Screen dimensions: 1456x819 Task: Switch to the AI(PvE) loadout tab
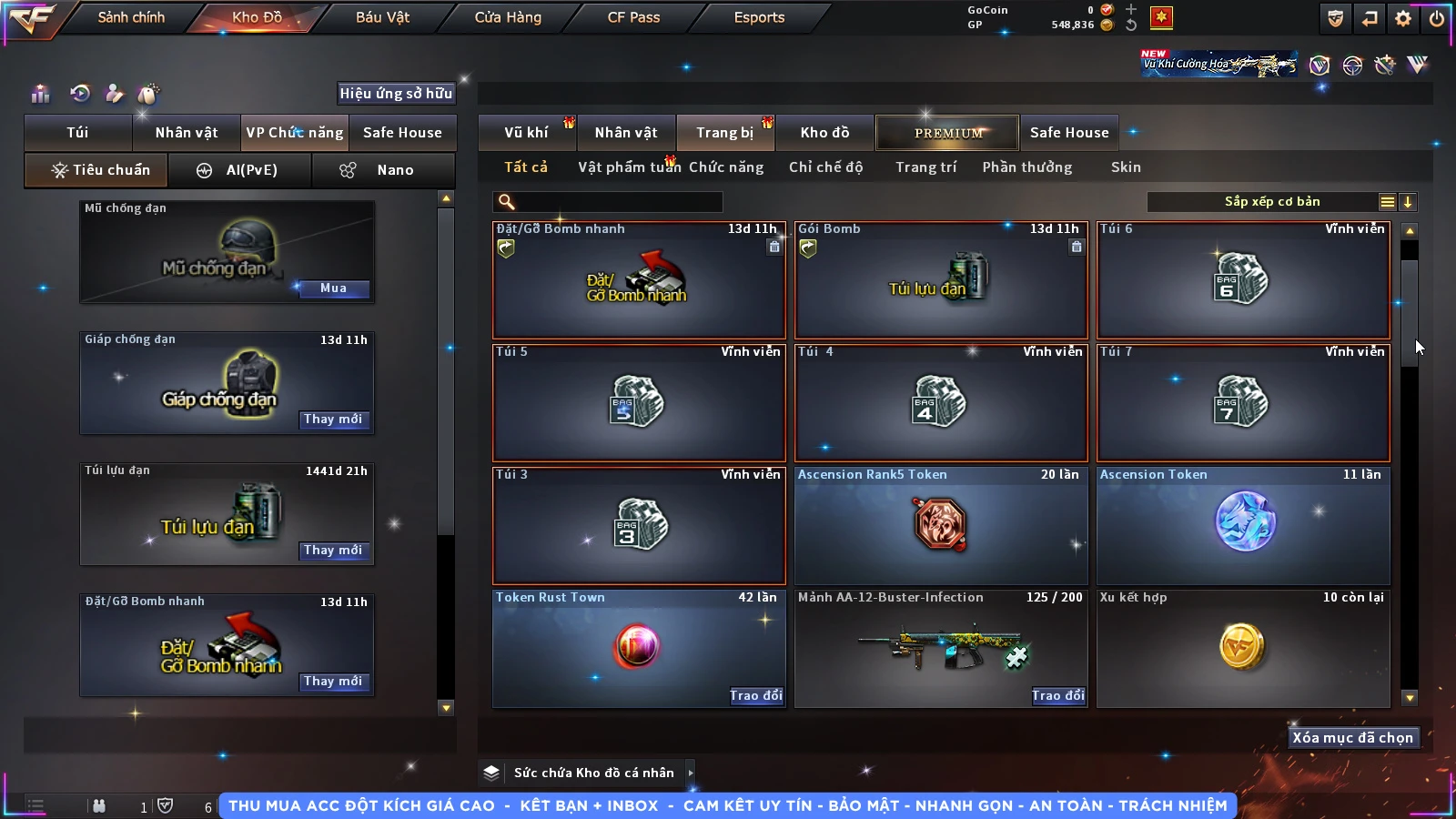(x=240, y=170)
